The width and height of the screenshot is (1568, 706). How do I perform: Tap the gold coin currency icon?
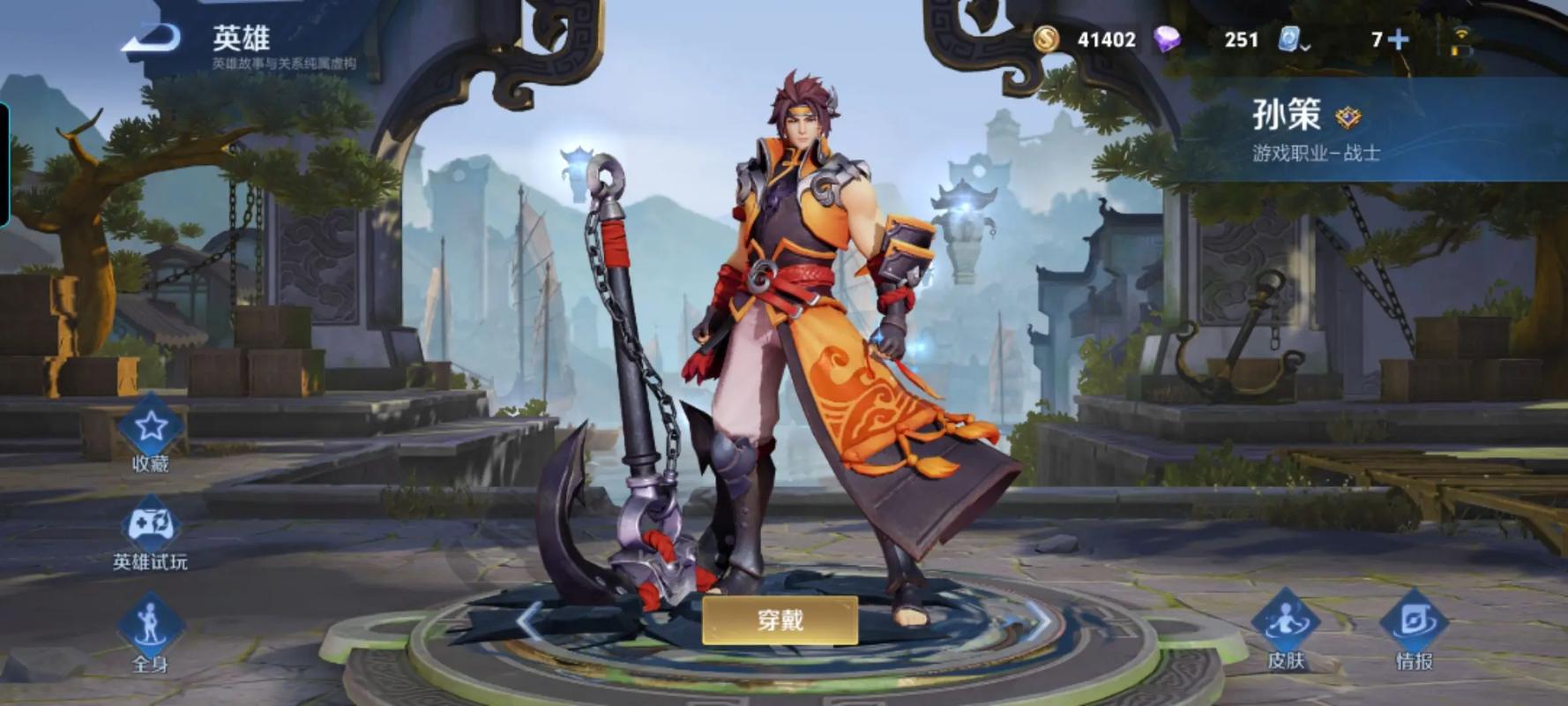click(x=1047, y=39)
